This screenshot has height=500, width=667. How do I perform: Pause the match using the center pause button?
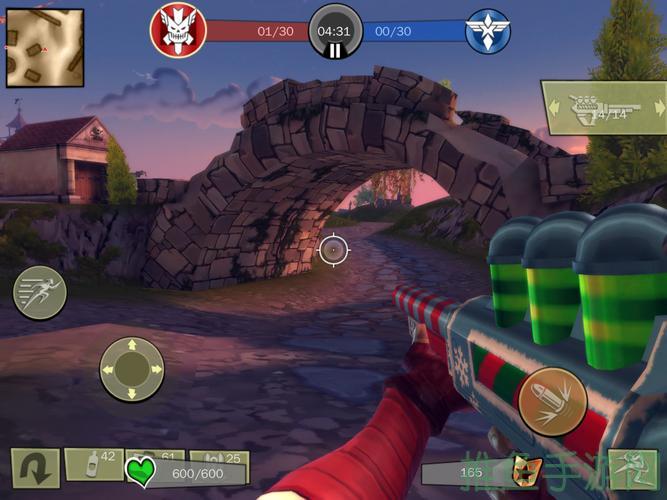(335, 48)
